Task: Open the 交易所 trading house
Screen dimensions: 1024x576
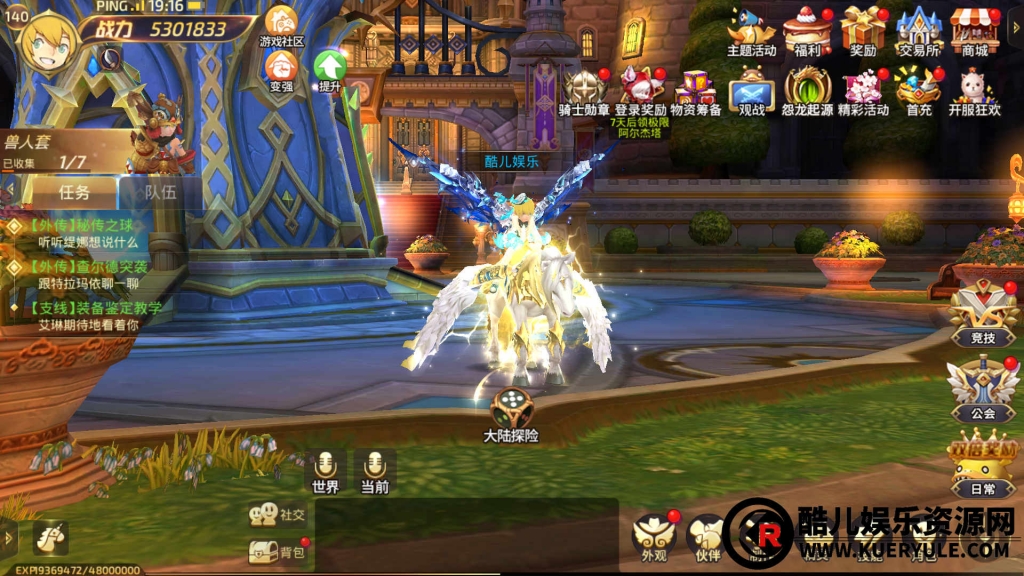Action: click(x=917, y=31)
